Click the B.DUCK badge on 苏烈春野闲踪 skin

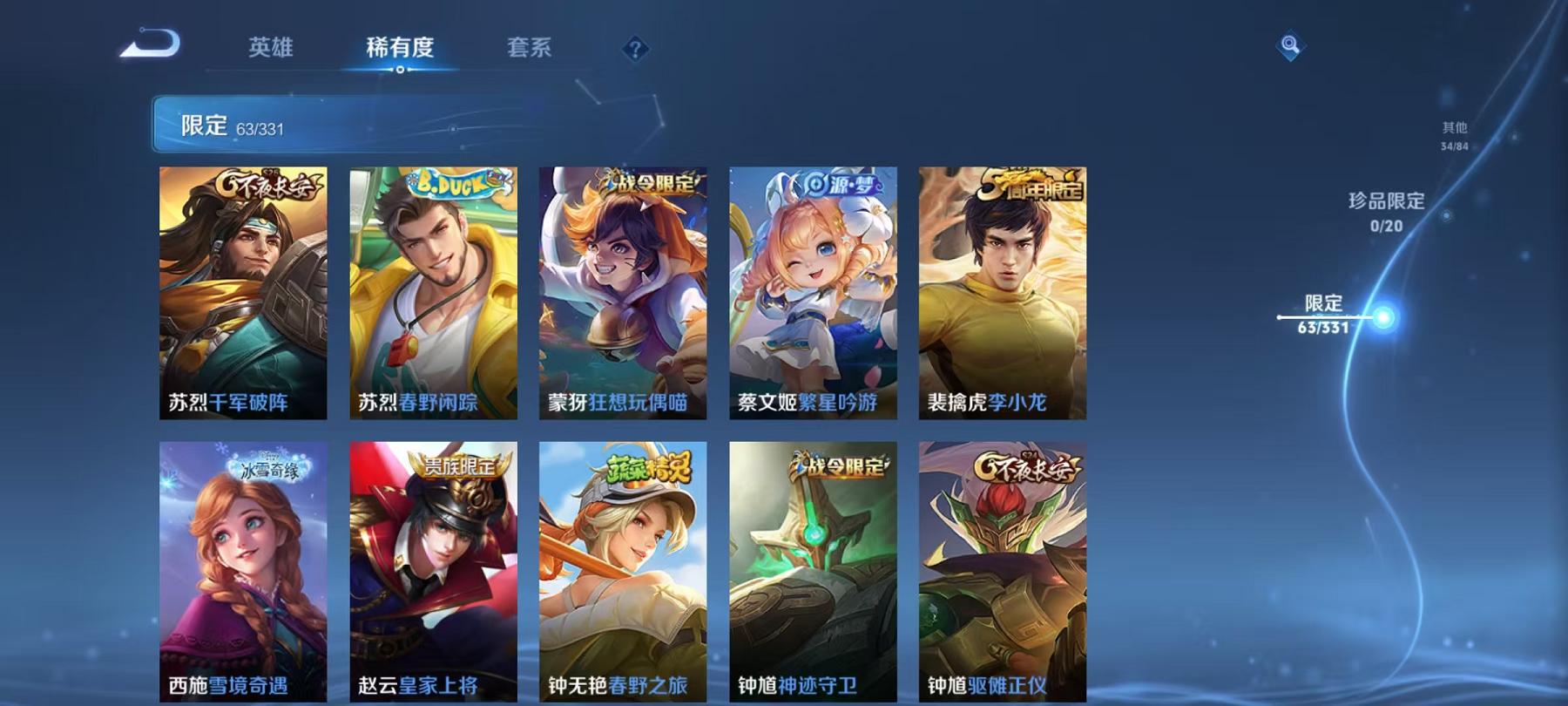(451, 185)
